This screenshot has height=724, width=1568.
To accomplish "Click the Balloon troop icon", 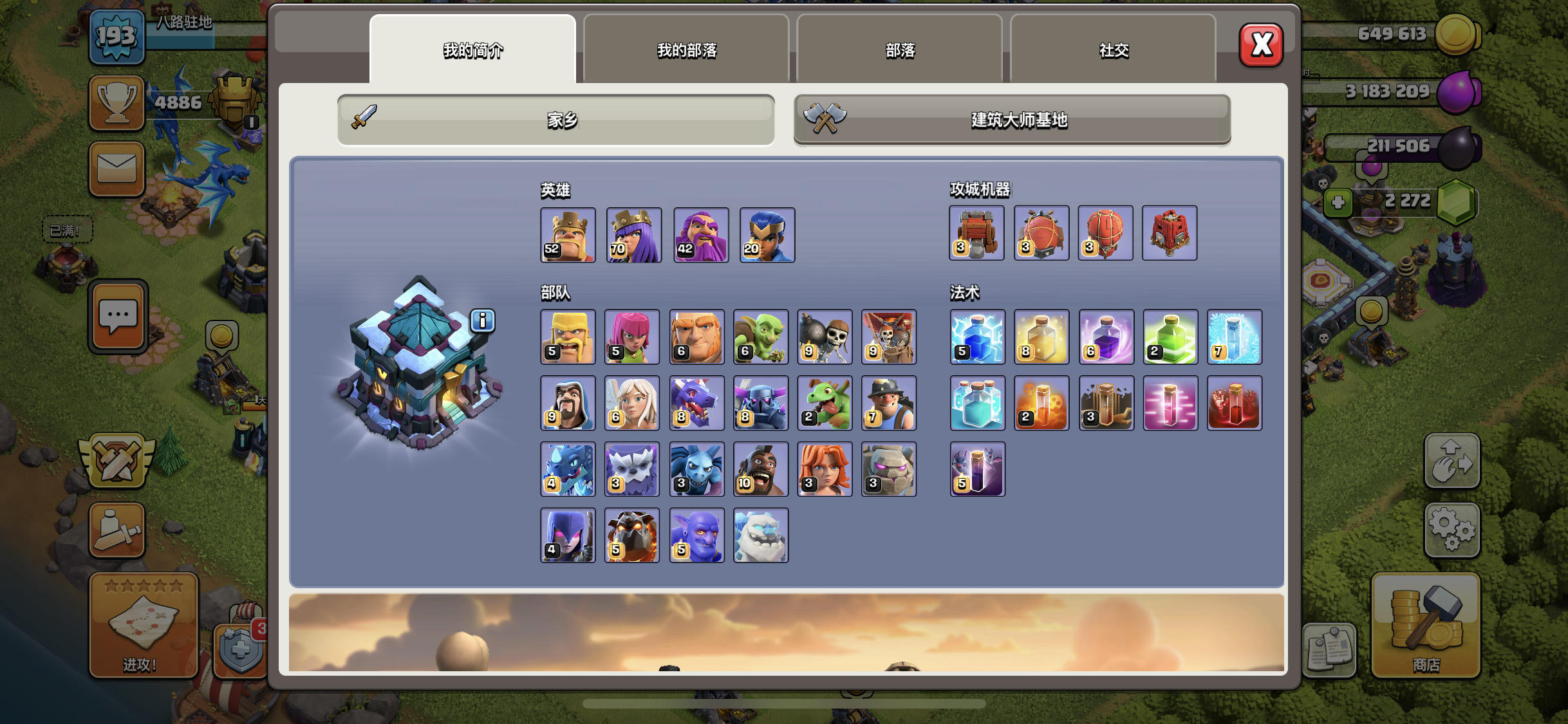I will (x=890, y=337).
